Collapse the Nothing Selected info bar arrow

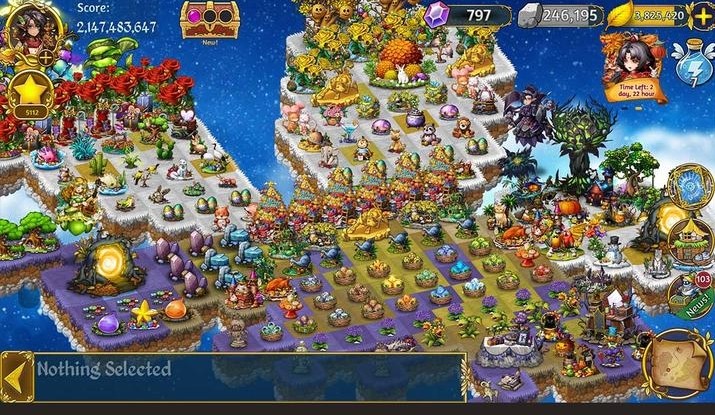pyautogui.click(x=16, y=375)
